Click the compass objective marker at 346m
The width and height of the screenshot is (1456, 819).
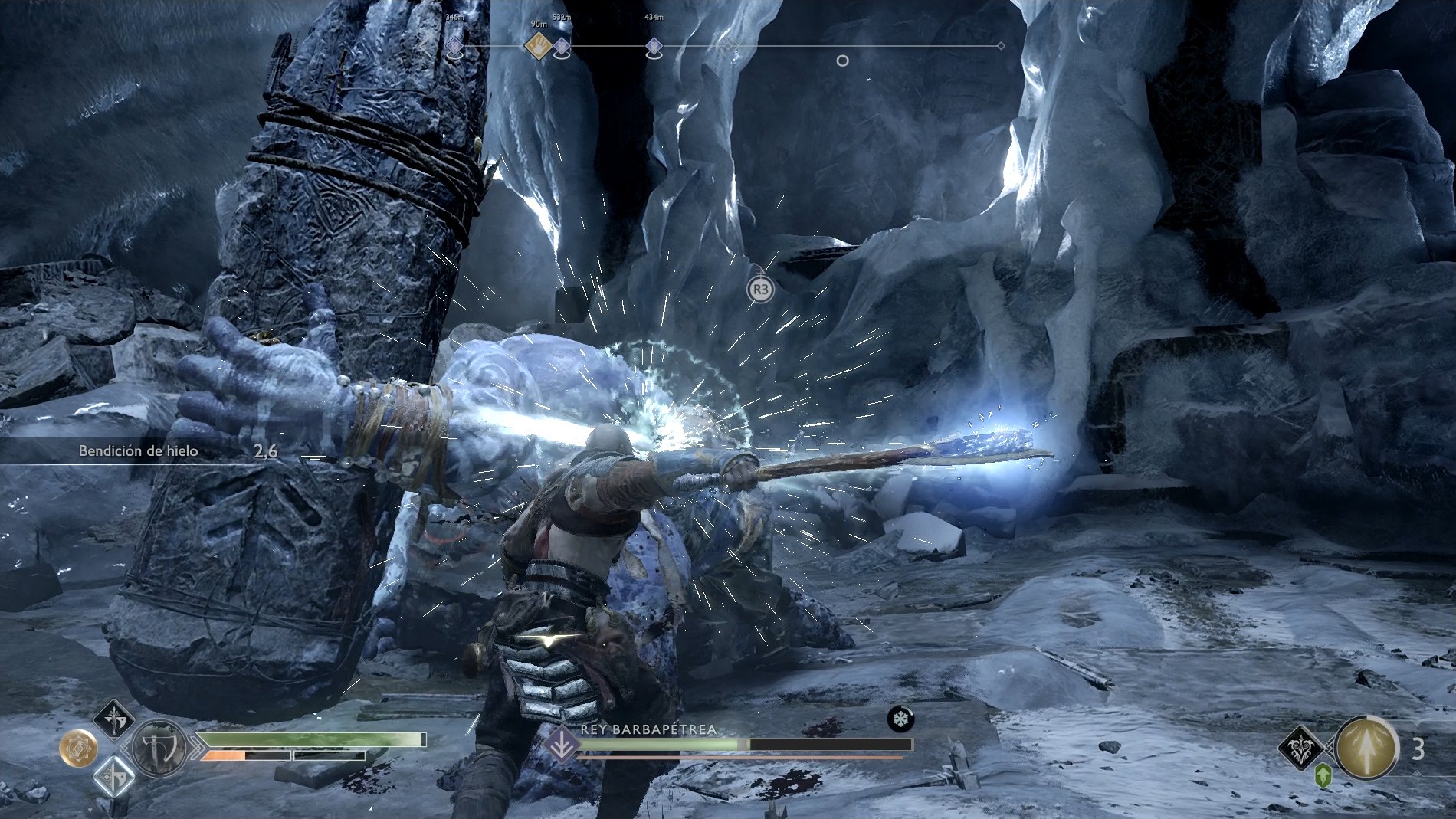click(454, 46)
